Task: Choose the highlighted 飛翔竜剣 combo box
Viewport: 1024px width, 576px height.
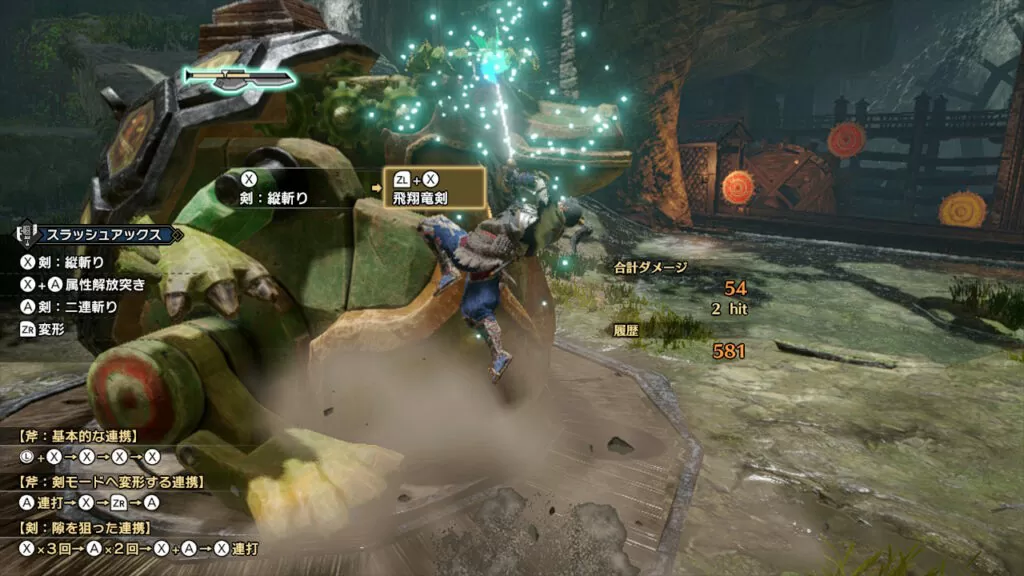Action: coord(434,187)
